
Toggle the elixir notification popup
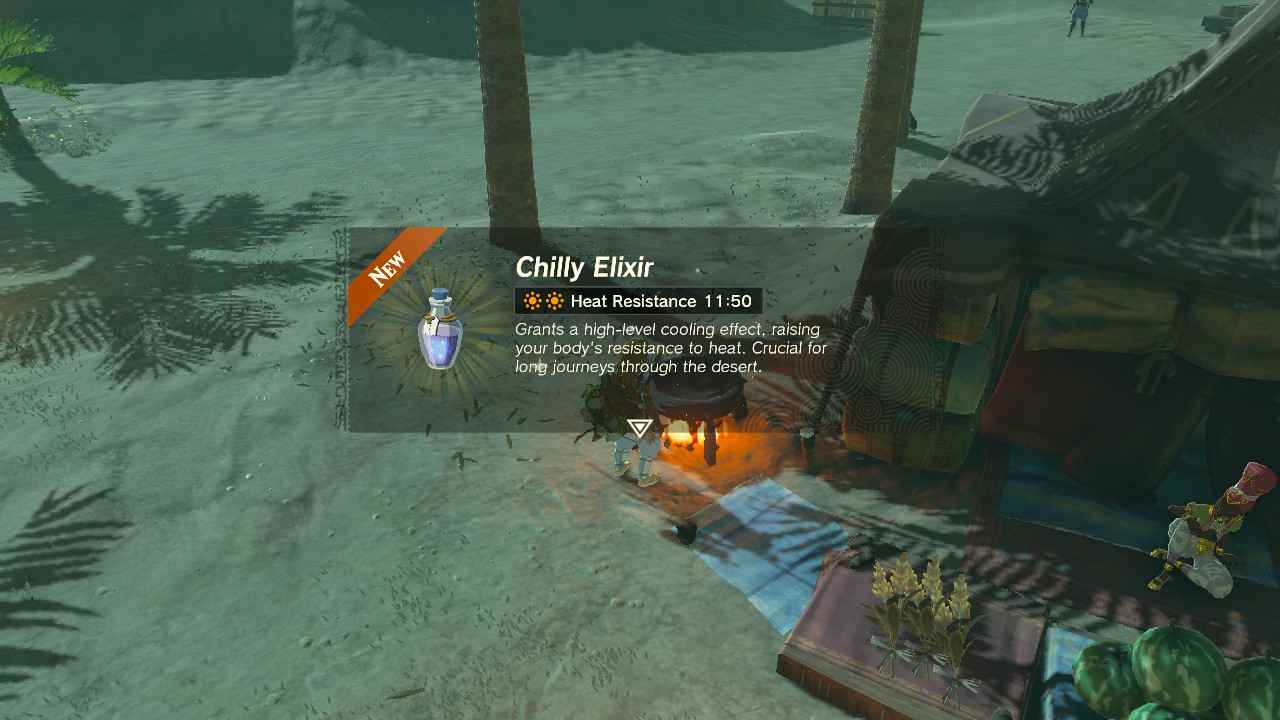click(600, 330)
